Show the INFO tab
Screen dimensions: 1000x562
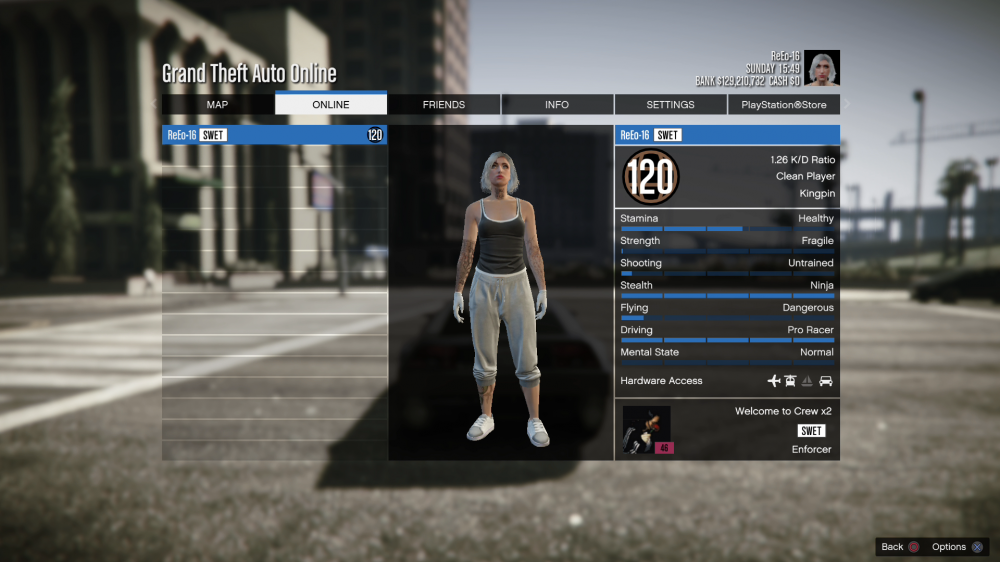point(557,105)
